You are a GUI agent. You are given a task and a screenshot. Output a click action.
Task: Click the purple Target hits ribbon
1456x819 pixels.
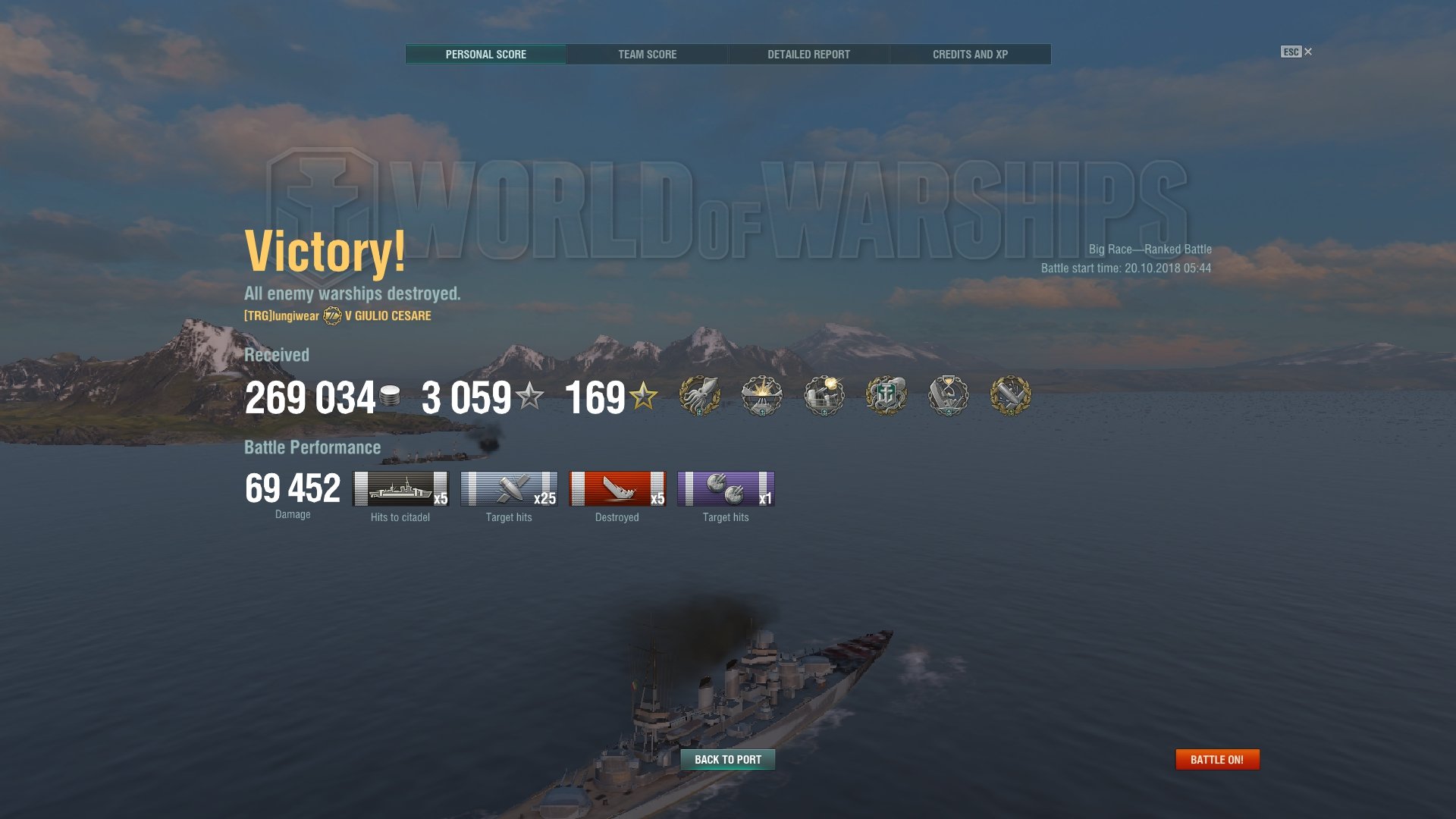click(726, 488)
